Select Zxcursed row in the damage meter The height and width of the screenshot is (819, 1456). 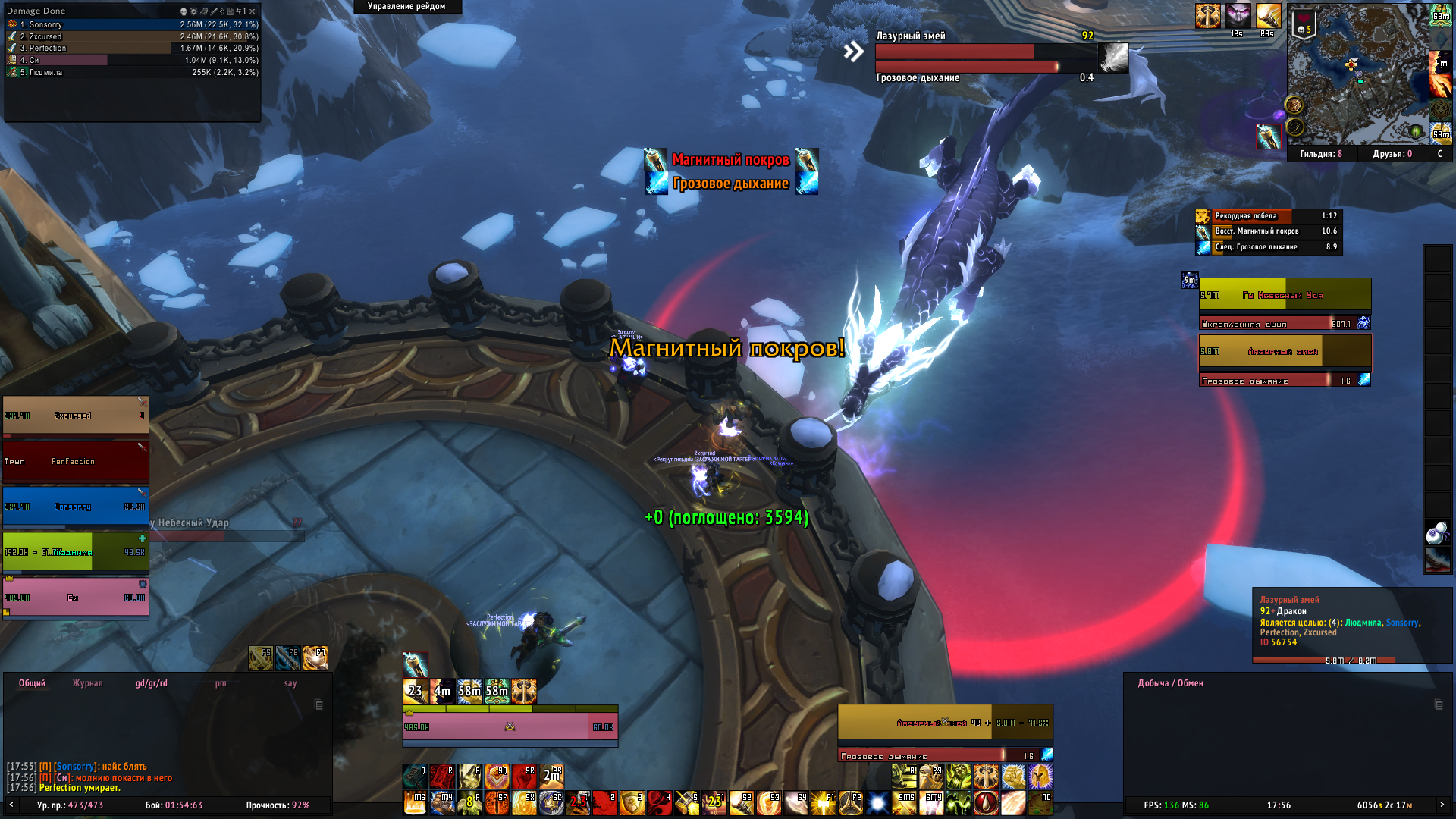[x=133, y=36]
